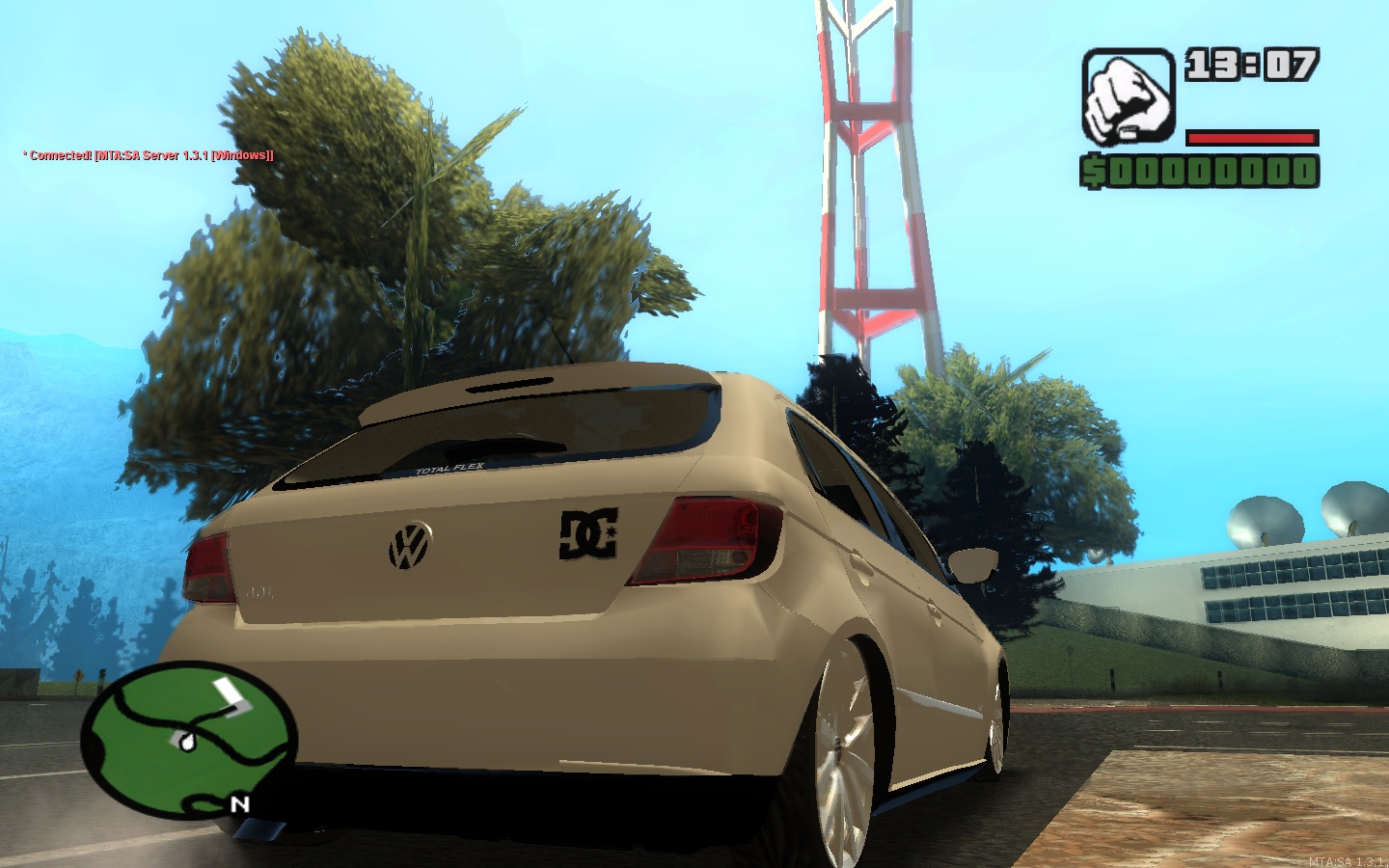Click the MTA:SA Server 1.3.1 link text
Screen dimensions: 1389x868
(x=174, y=153)
